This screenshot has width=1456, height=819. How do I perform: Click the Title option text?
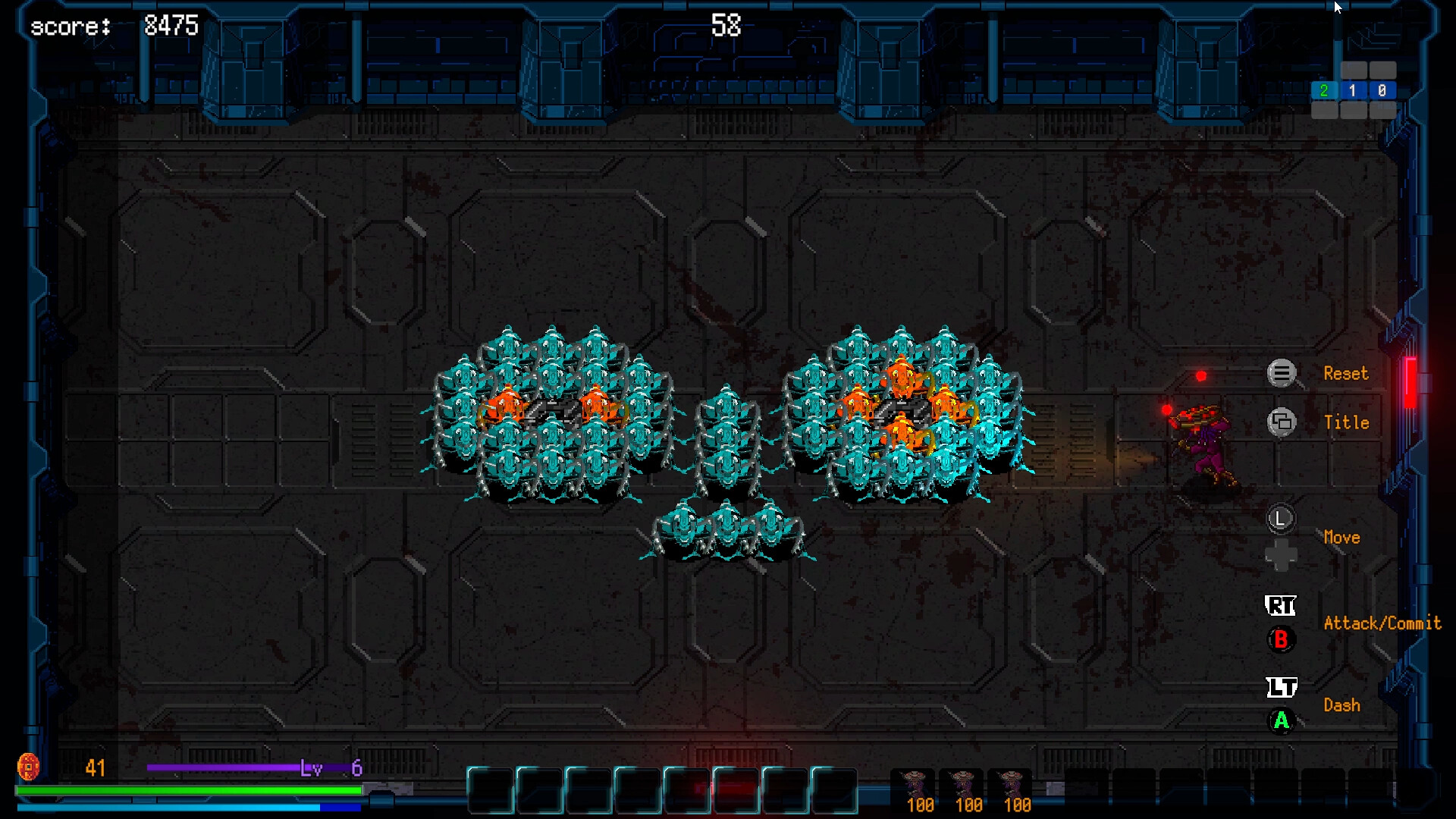tap(1346, 422)
